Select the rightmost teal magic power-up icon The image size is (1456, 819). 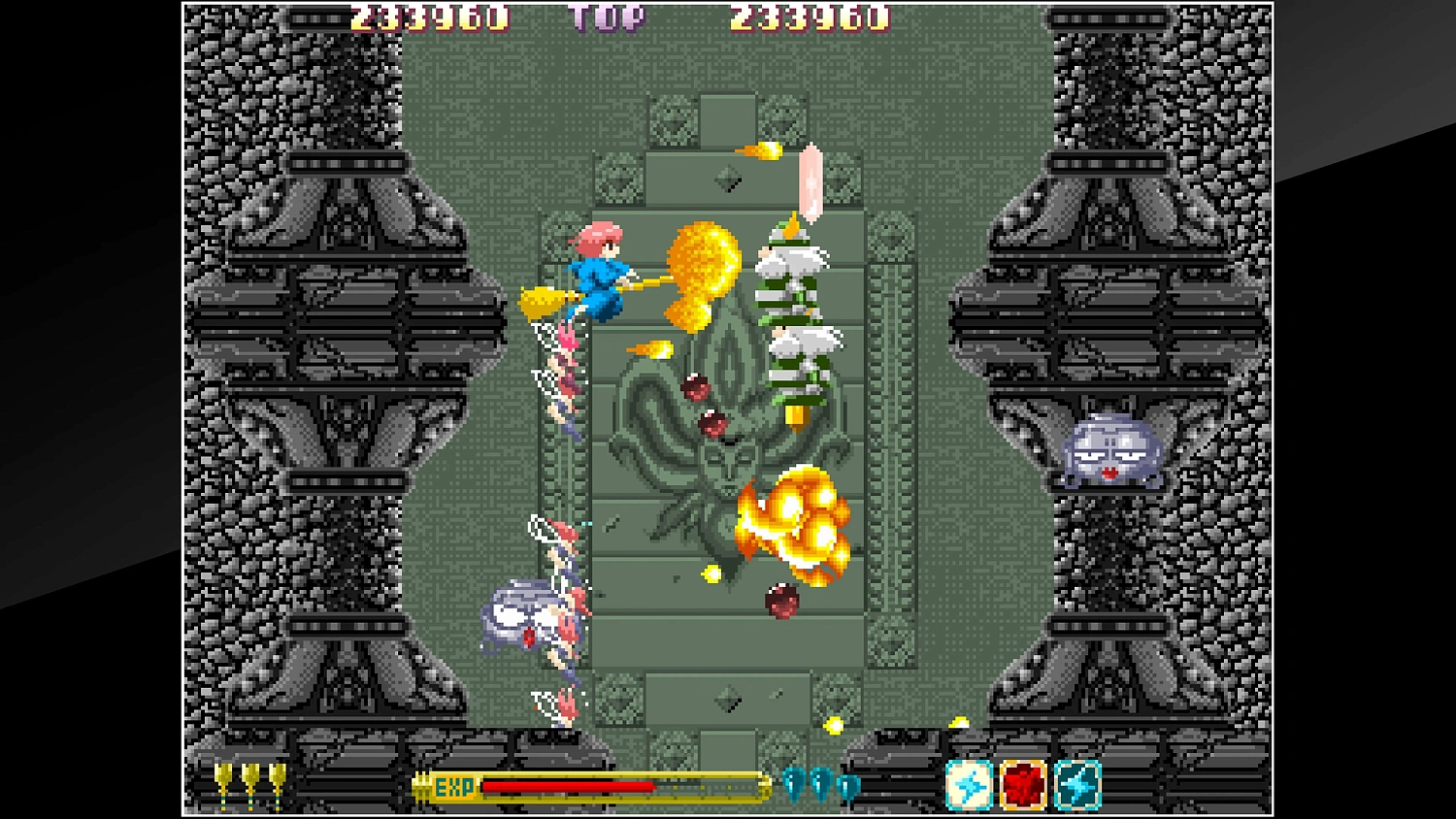click(x=1077, y=784)
